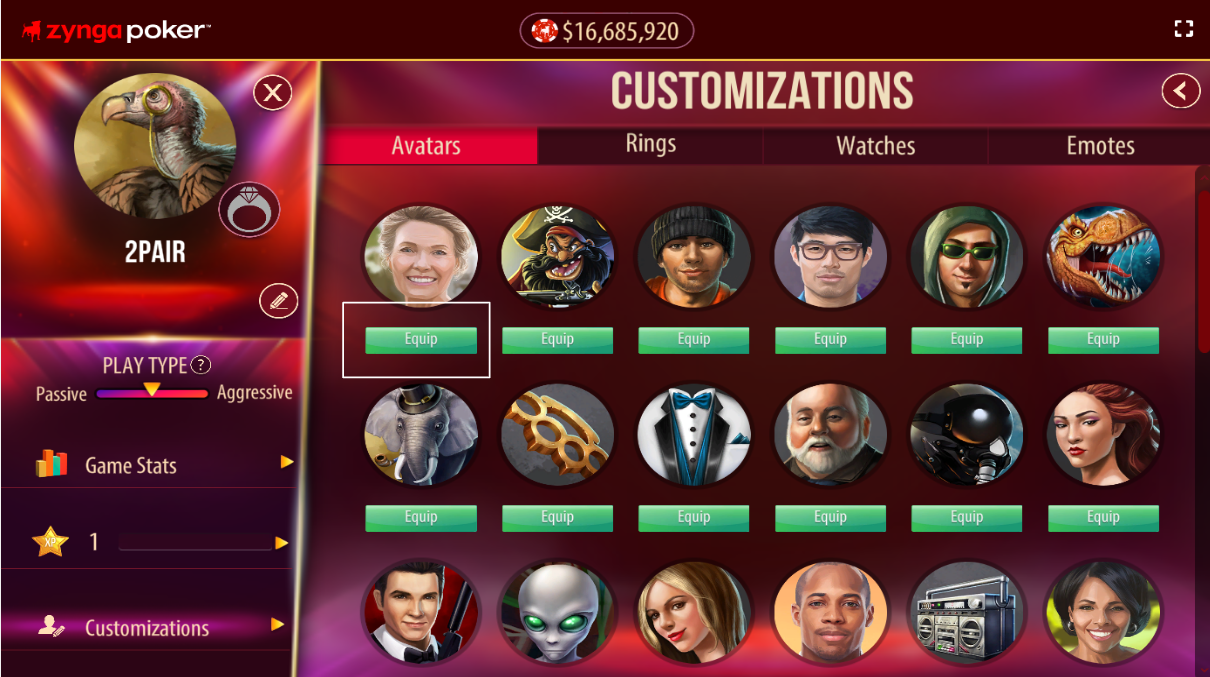Open the Watches tab
This screenshot has width=1210, height=677.
875,146
